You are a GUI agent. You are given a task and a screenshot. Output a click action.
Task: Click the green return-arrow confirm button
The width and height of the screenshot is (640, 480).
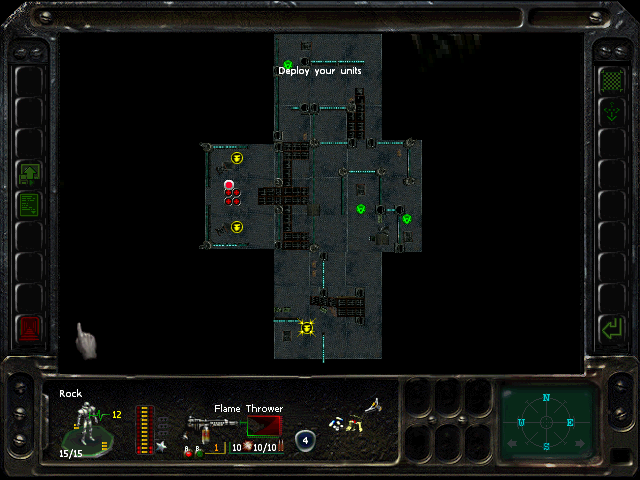[610, 327]
